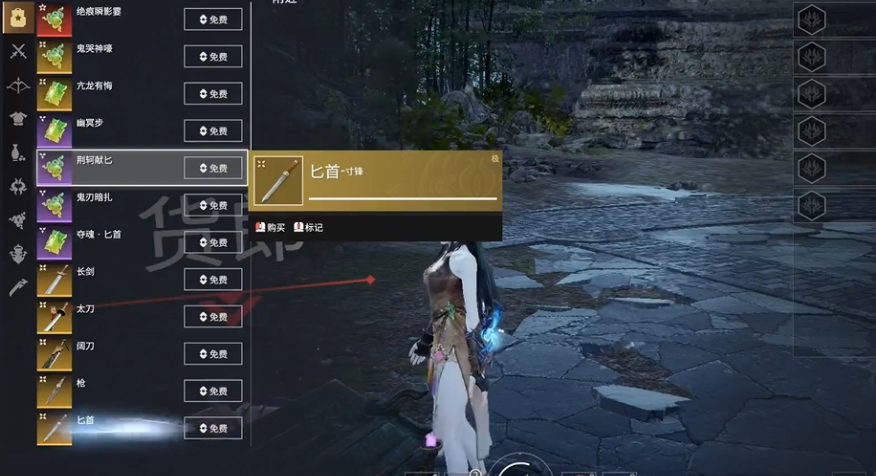Switch to the bow ranged weapons tab

[x=17, y=85]
